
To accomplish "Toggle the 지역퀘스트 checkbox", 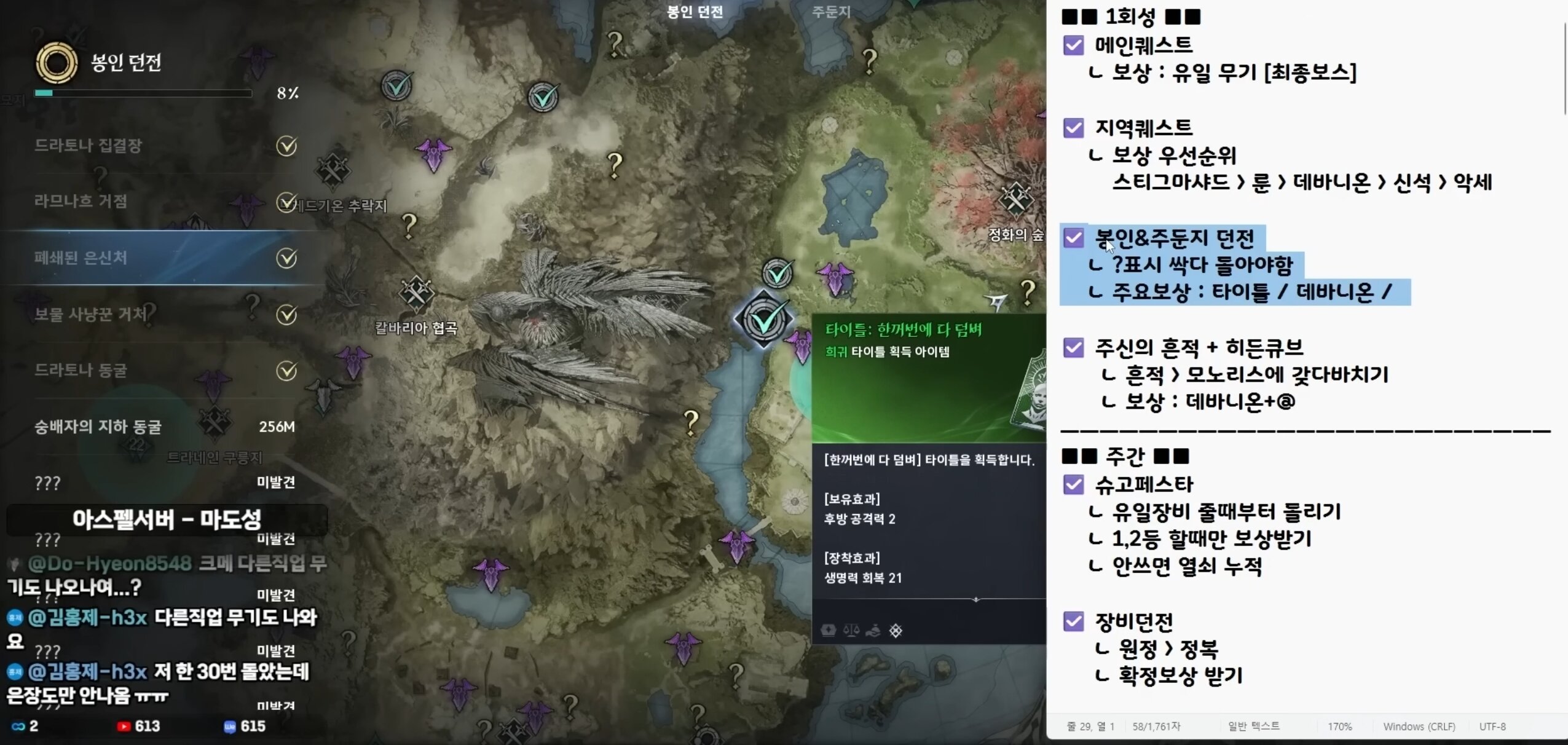I will [x=1074, y=128].
